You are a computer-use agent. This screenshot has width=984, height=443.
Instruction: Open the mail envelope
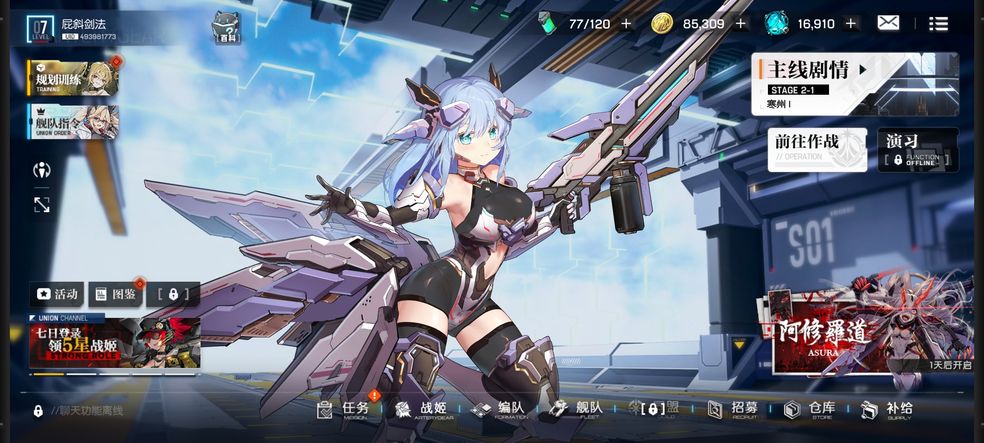coord(888,23)
